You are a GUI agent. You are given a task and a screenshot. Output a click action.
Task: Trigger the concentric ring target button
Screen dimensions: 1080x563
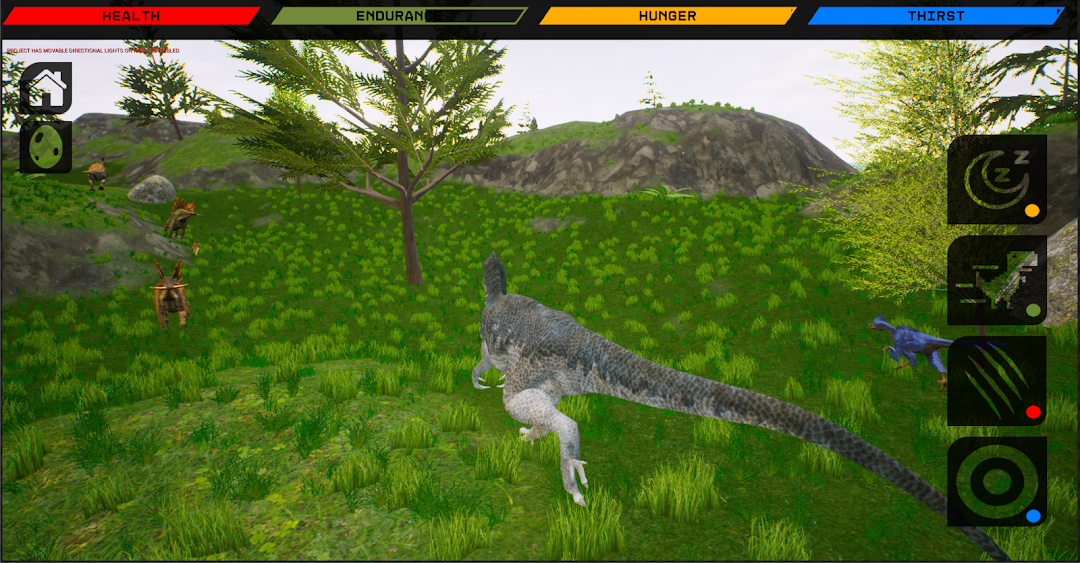coord(996,481)
